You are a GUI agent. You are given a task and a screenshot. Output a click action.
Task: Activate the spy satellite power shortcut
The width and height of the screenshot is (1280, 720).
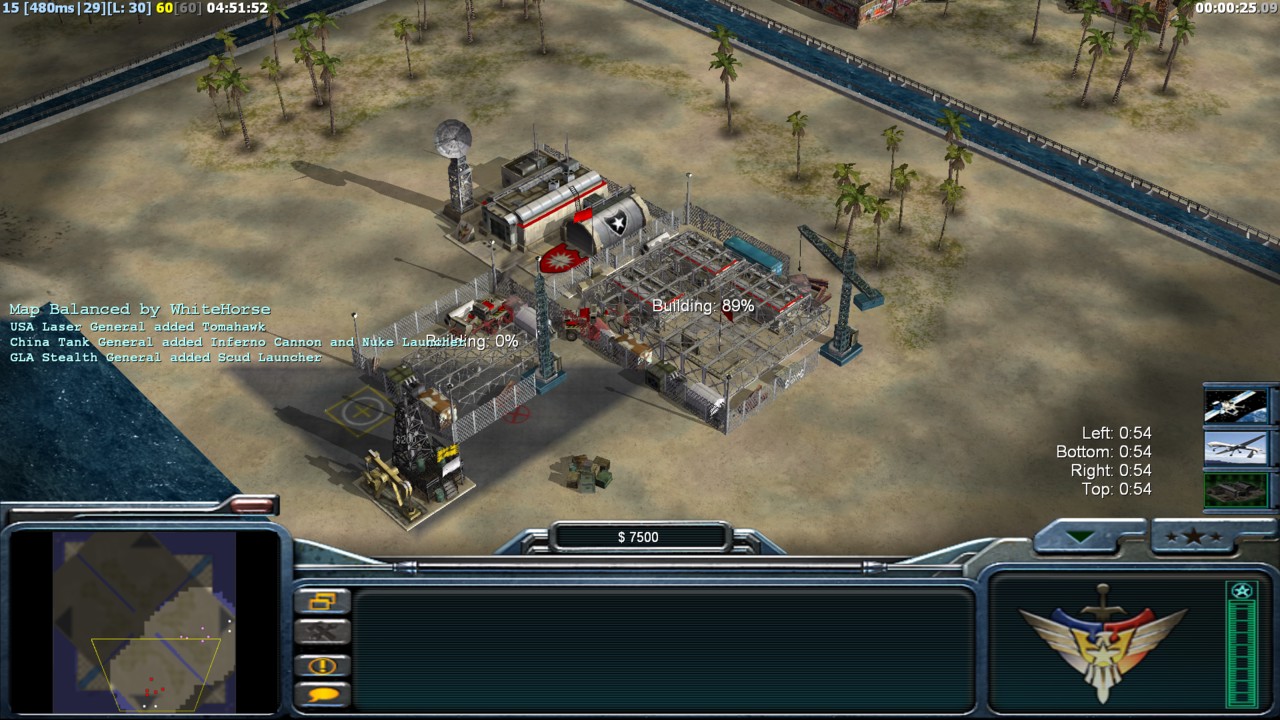(x=1236, y=406)
